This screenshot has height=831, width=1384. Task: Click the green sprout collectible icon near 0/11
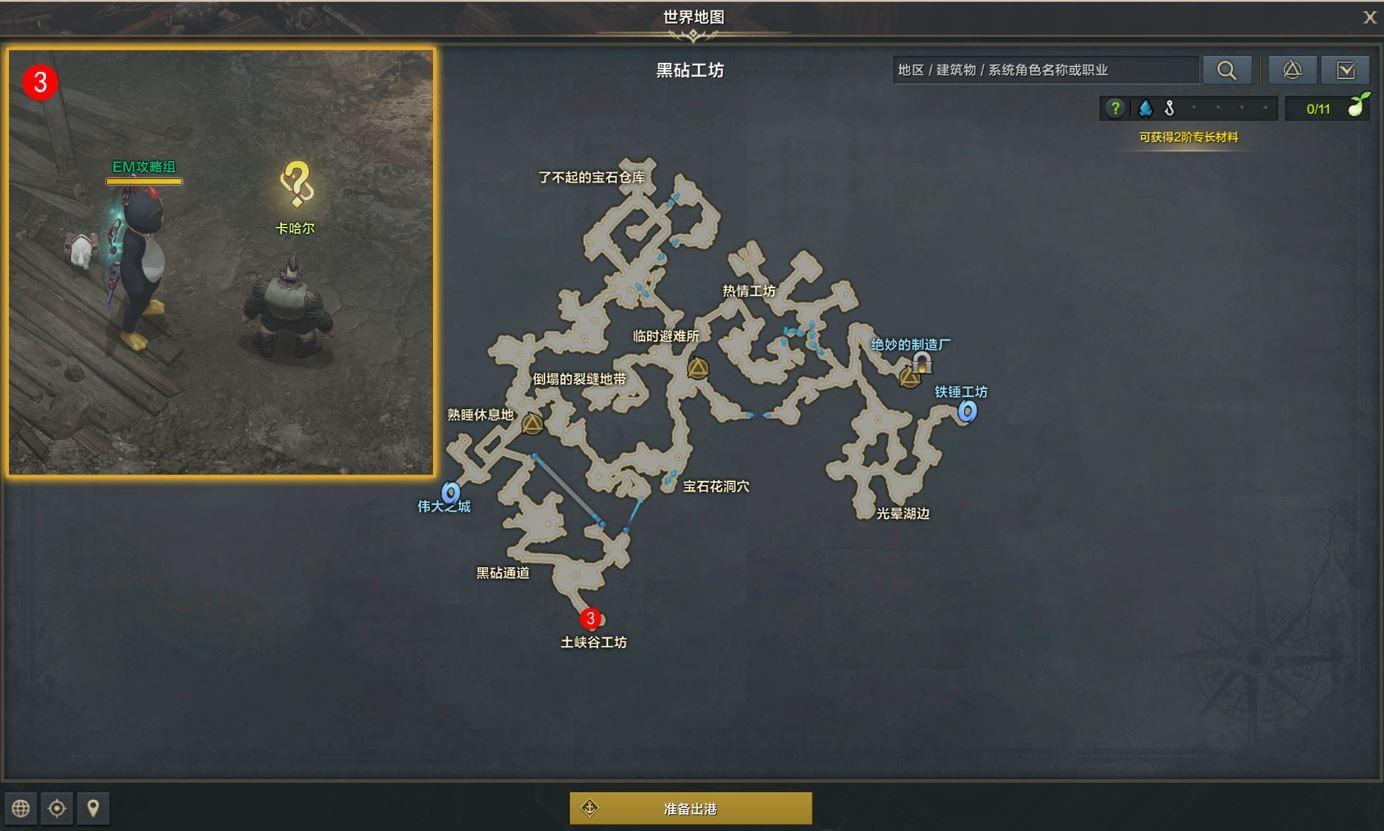1359,107
